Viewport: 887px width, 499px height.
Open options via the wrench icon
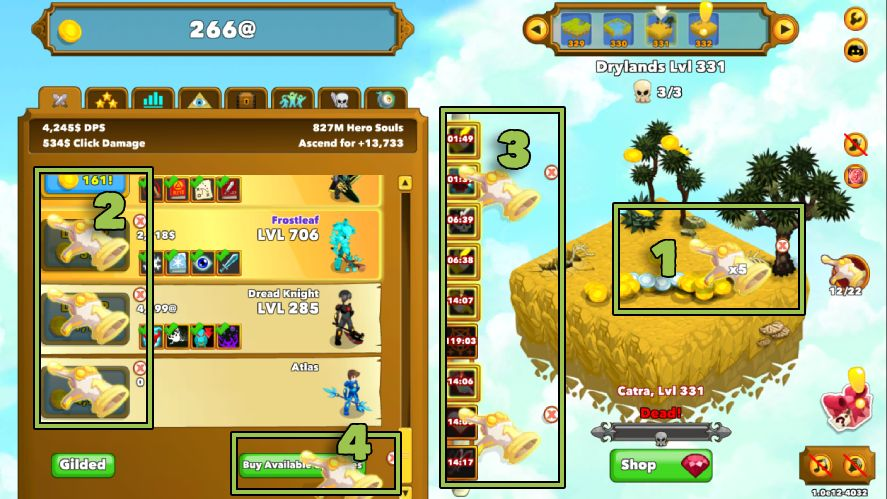856,18
